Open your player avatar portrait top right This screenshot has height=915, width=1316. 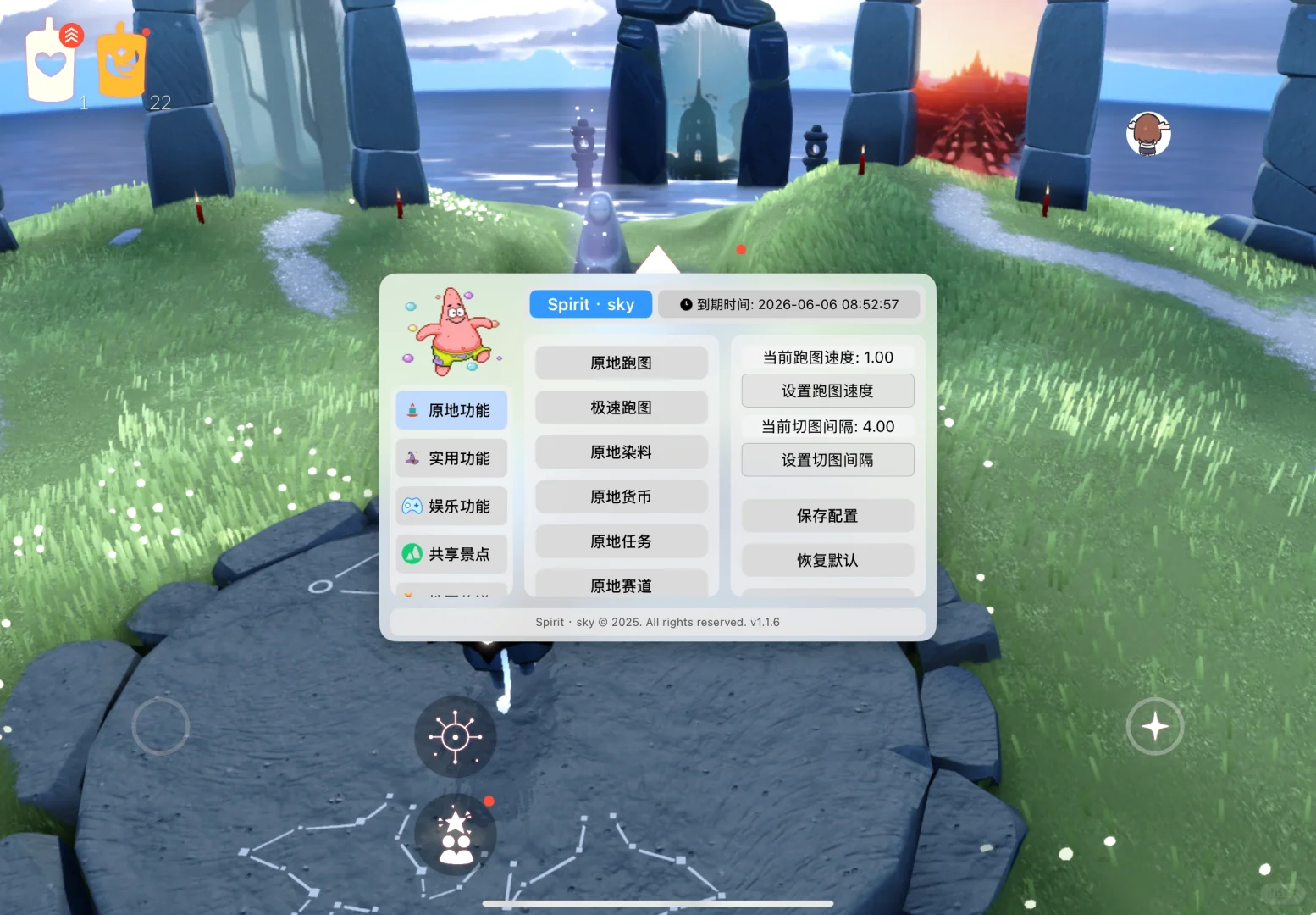[1148, 134]
